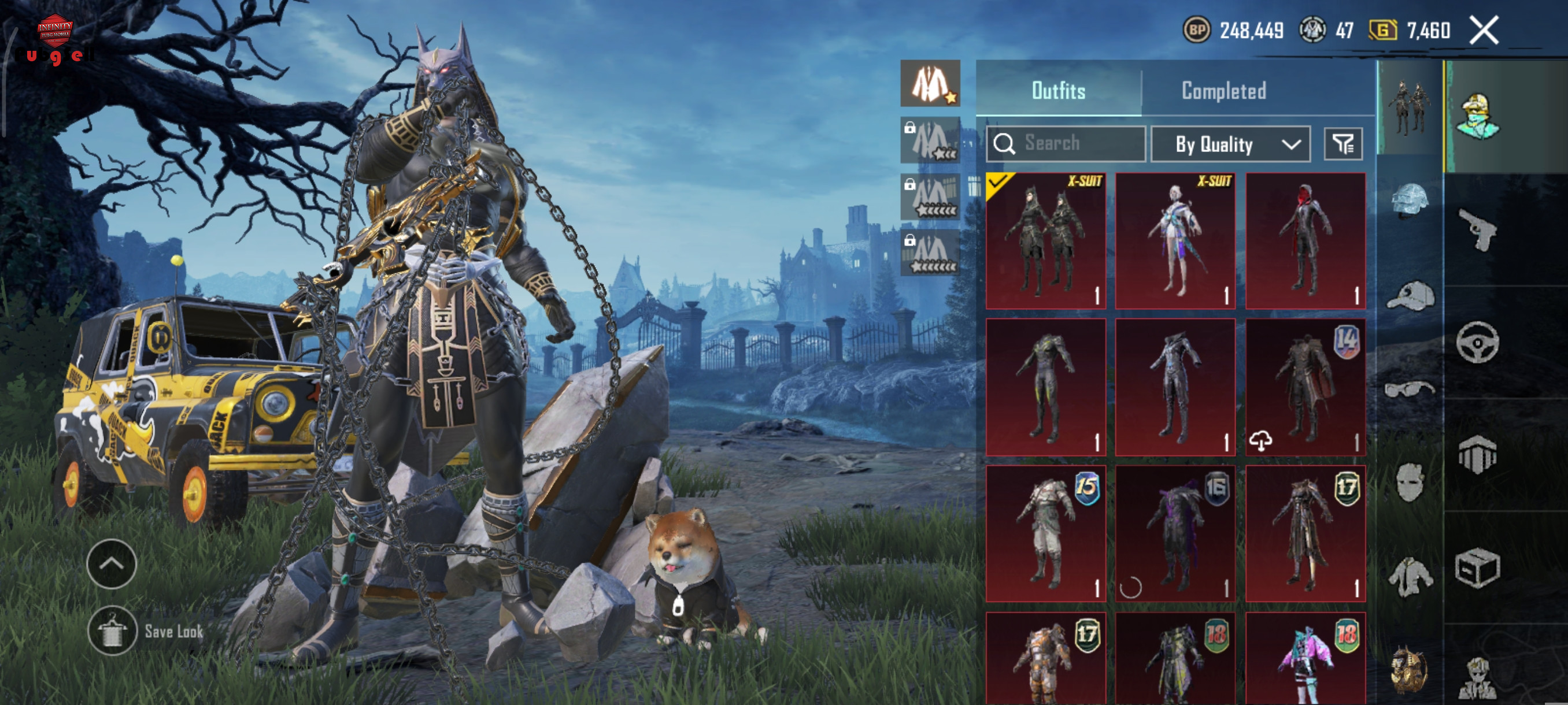Click Save Look hanger button
This screenshot has height=705, width=1568.
pyautogui.click(x=112, y=631)
